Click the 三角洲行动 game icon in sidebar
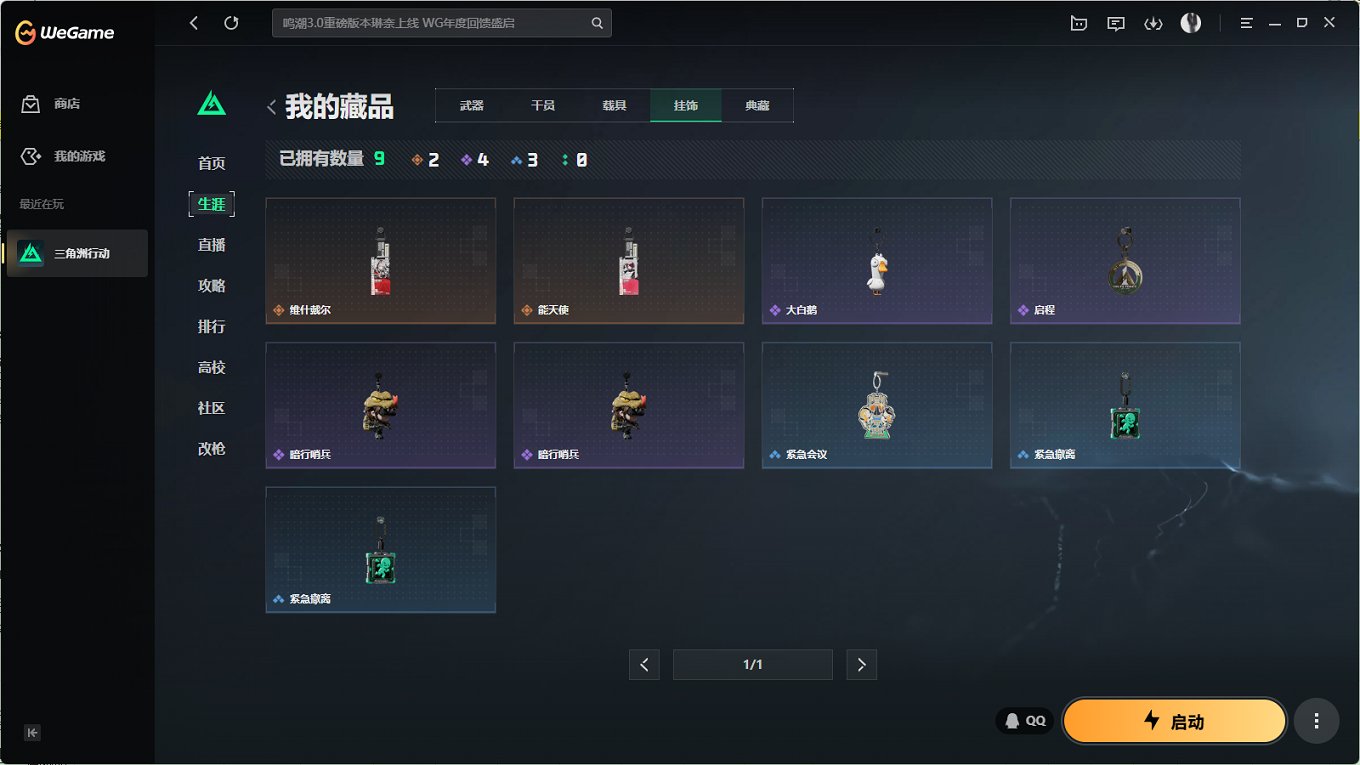Image resolution: width=1360 pixels, height=765 pixels. (x=29, y=253)
